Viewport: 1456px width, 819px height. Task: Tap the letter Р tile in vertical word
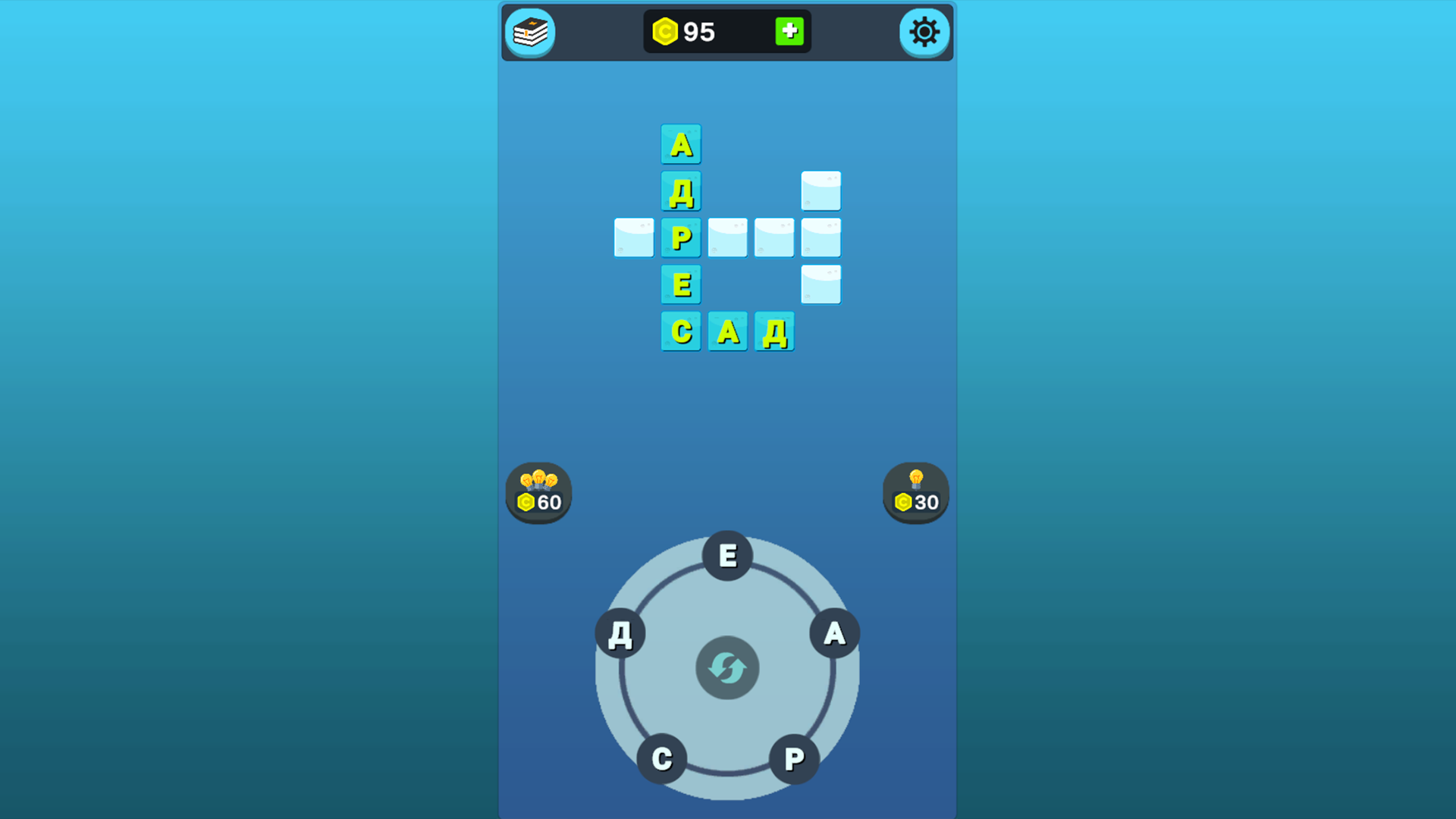click(681, 237)
